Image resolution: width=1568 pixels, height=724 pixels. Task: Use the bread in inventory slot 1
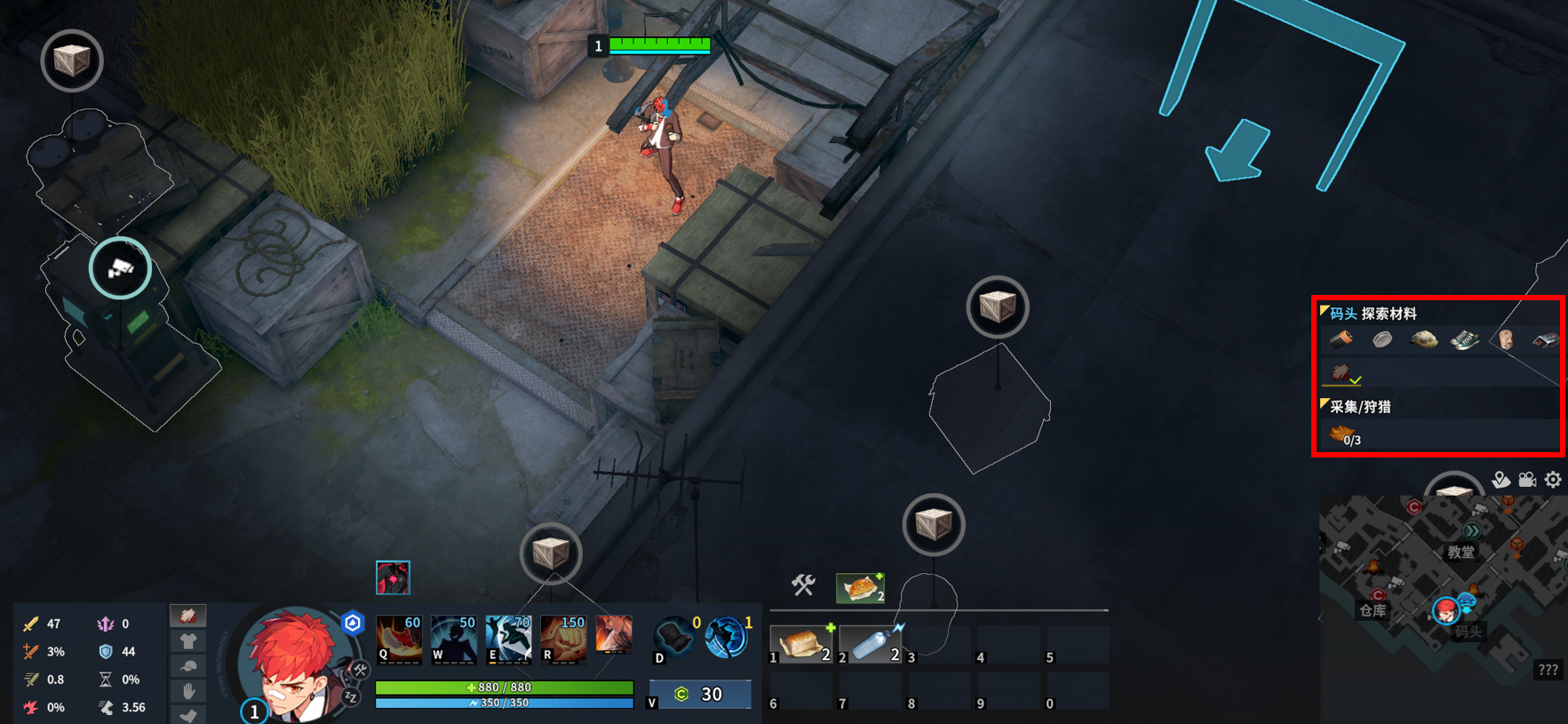[x=801, y=644]
